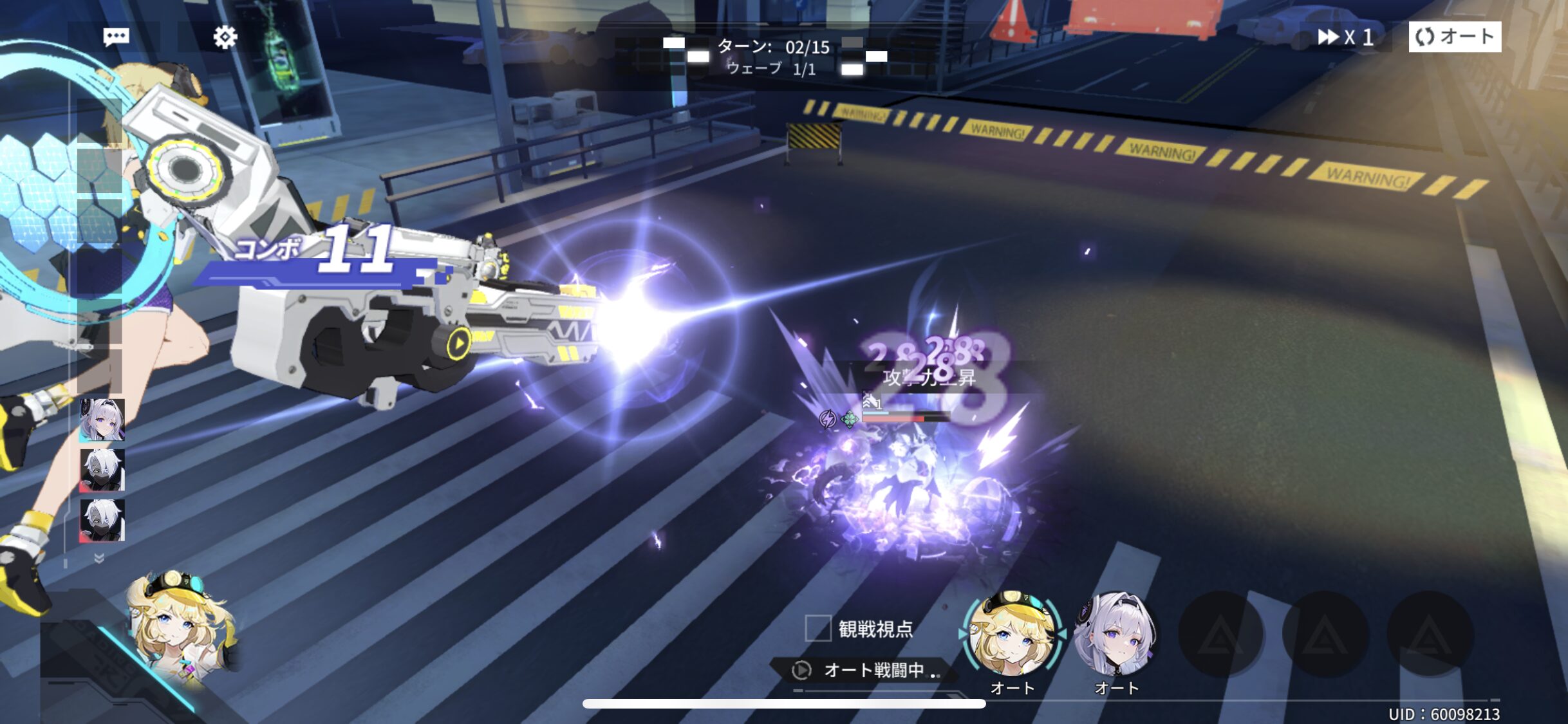Viewport: 1568px width, 724px height.
Task: Toggle the オート button in the top corner
Action: pos(1455,37)
